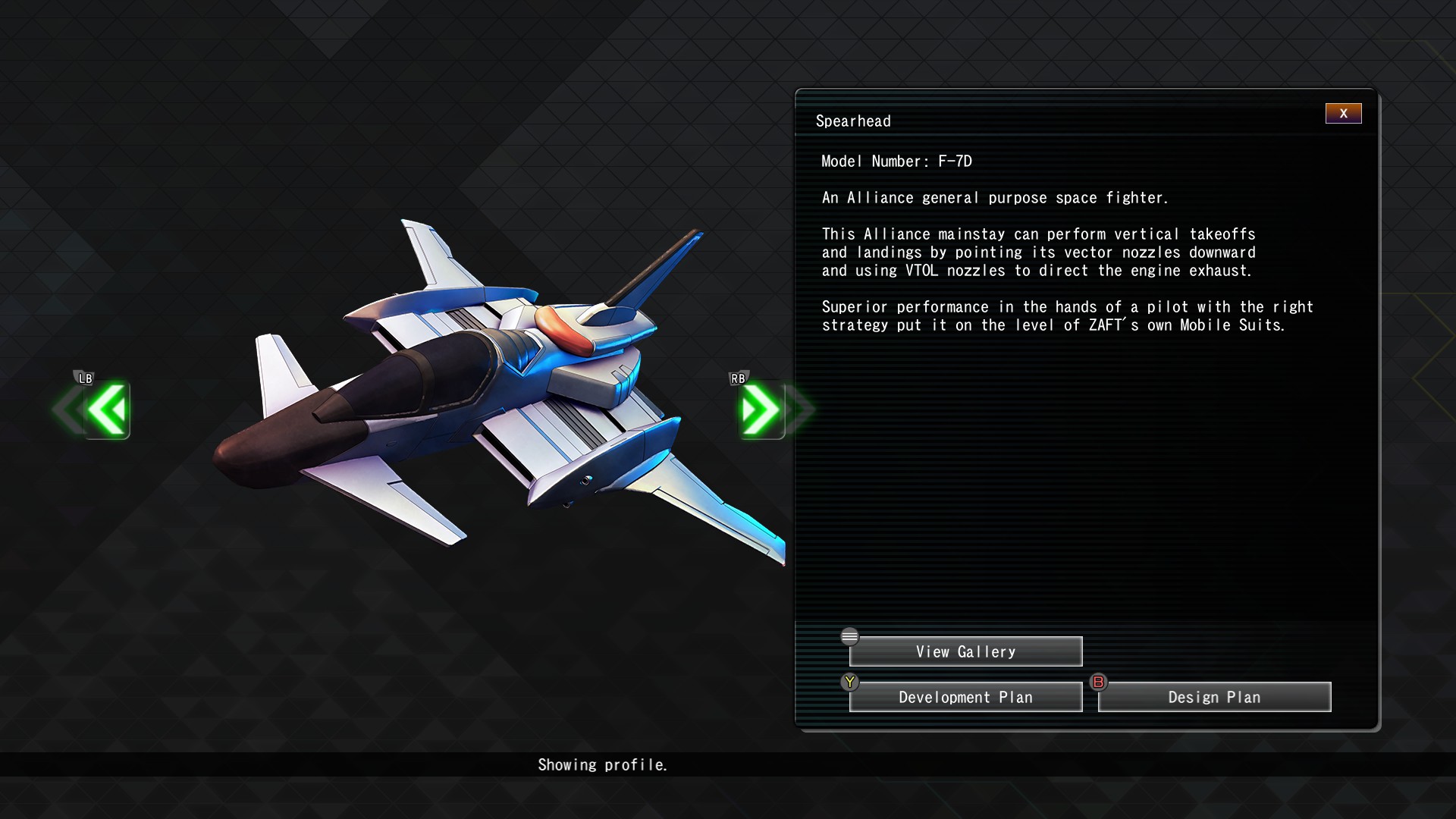Close the Spearhead profile panel
The width and height of the screenshot is (1456, 819).
click(1343, 113)
